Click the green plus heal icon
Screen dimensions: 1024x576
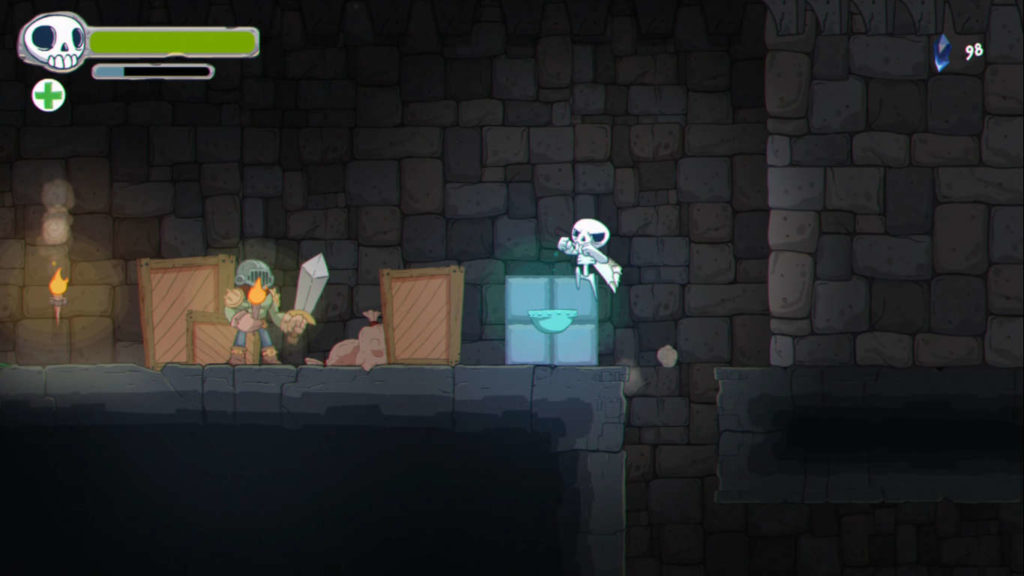pyautogui.click(x=48, y=95)
